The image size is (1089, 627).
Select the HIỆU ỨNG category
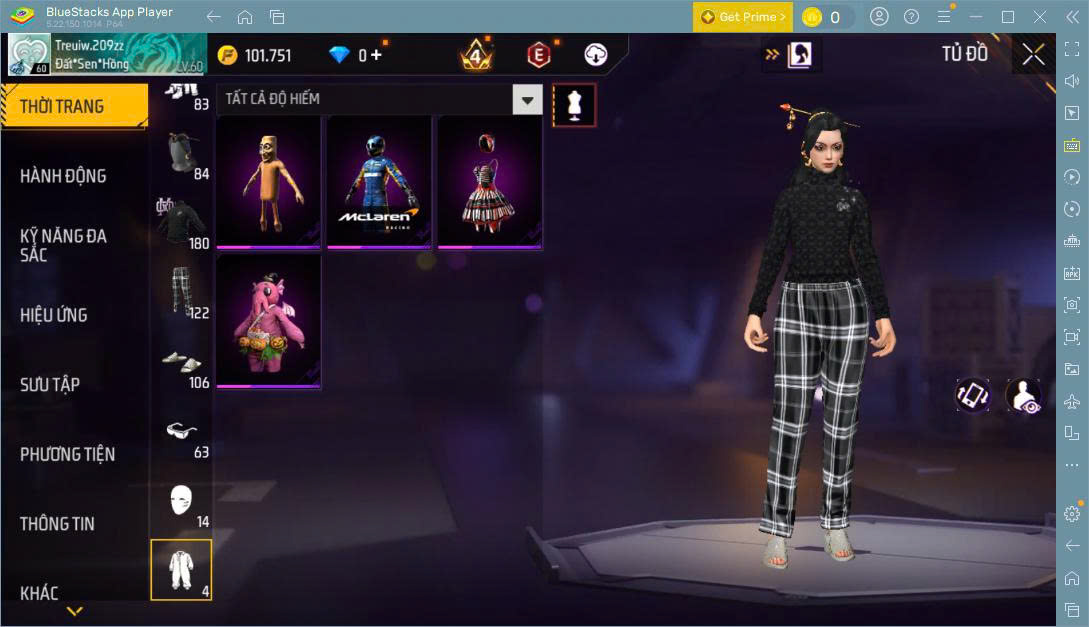pyautogui.click(x=54, y=315)
